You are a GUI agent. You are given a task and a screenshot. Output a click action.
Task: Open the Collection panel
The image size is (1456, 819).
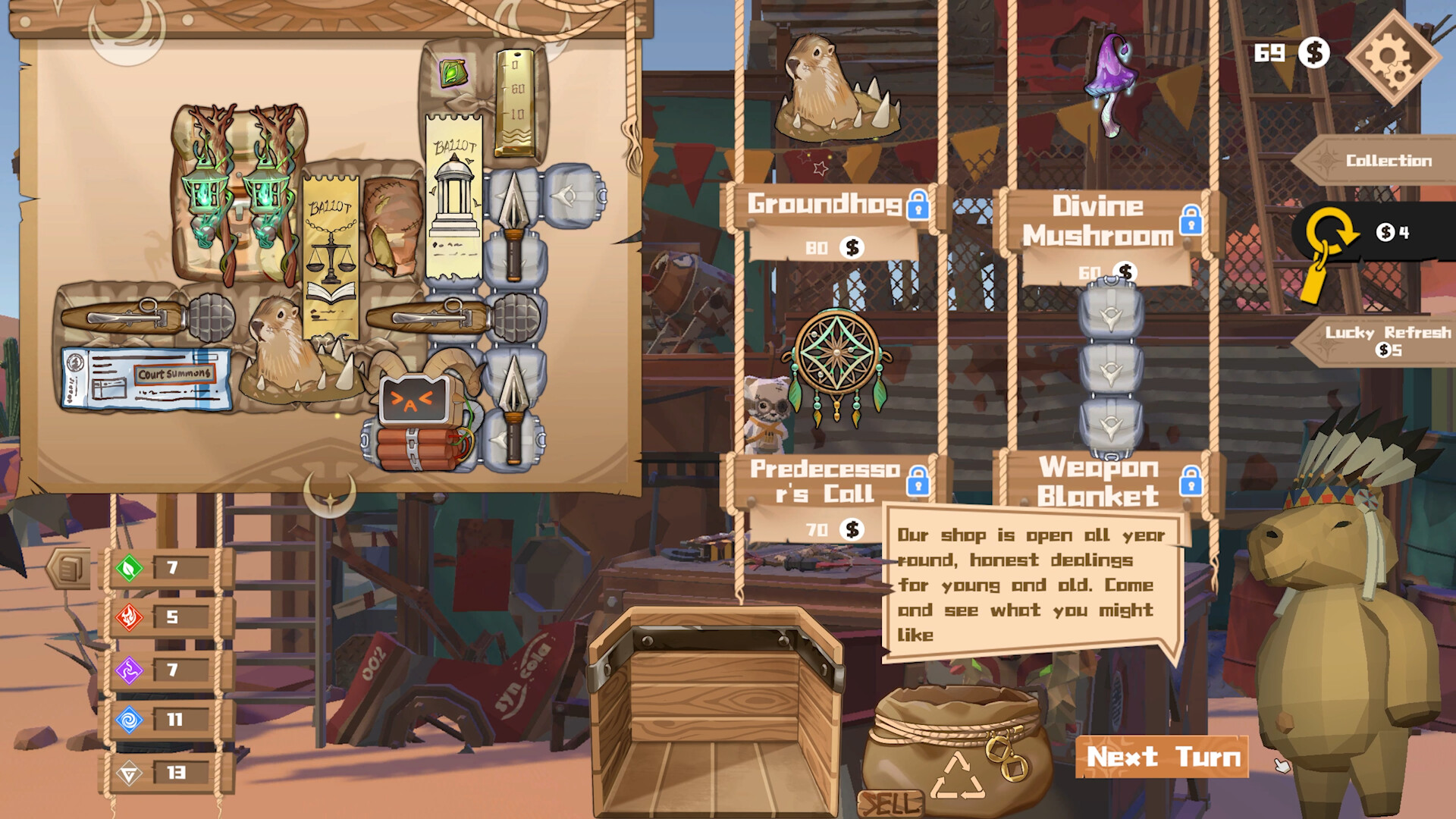(1388, 160)
